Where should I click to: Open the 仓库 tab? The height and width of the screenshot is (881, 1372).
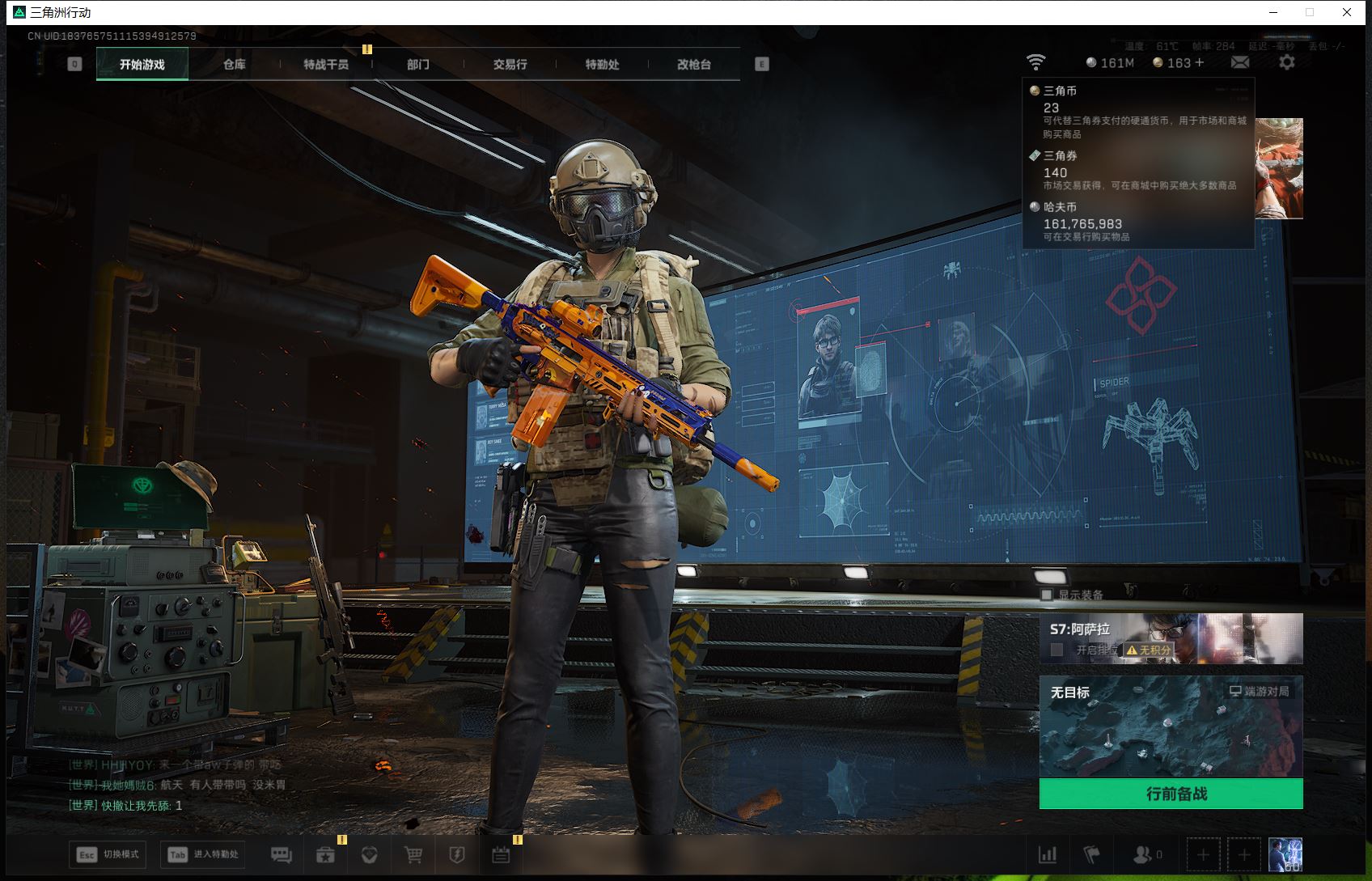(x=235, y=65)
